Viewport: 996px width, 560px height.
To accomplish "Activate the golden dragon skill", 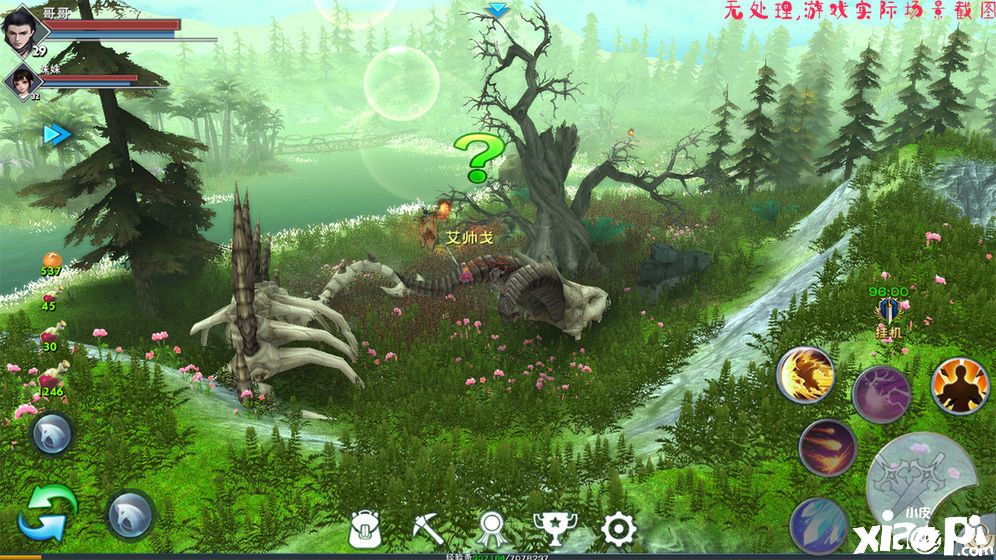I will (x=806, y=375).
